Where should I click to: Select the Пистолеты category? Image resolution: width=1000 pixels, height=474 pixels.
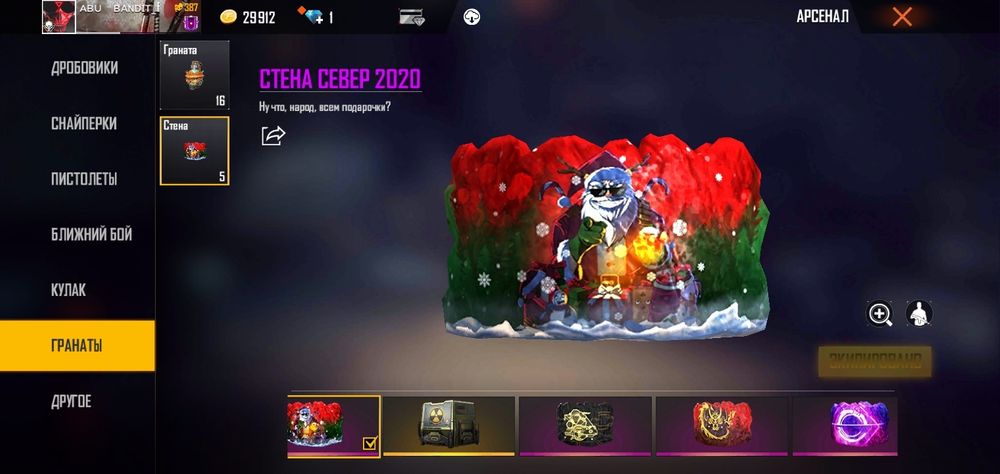pyautogui.click(x=84, y=179)
